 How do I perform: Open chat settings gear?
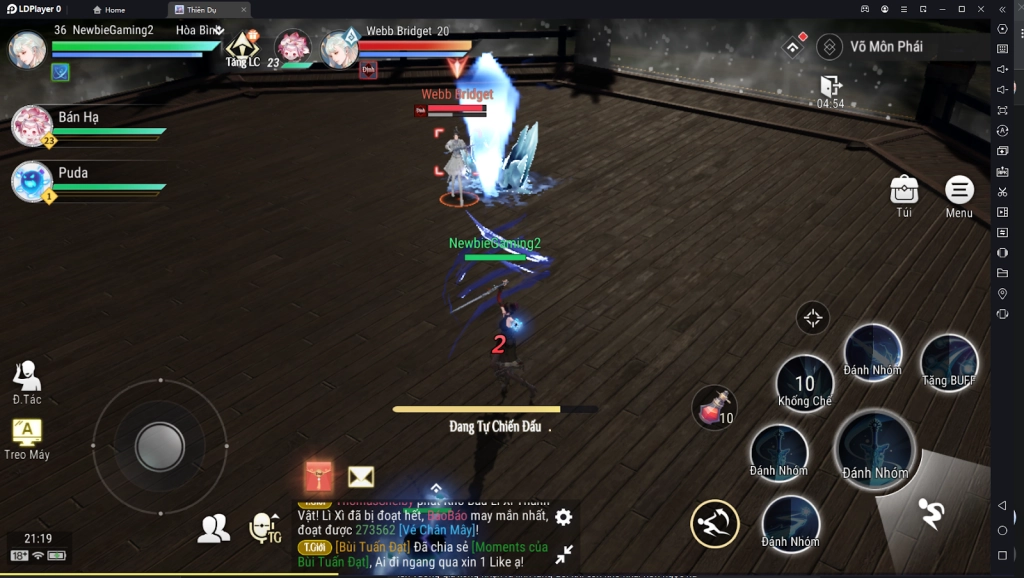564,517
